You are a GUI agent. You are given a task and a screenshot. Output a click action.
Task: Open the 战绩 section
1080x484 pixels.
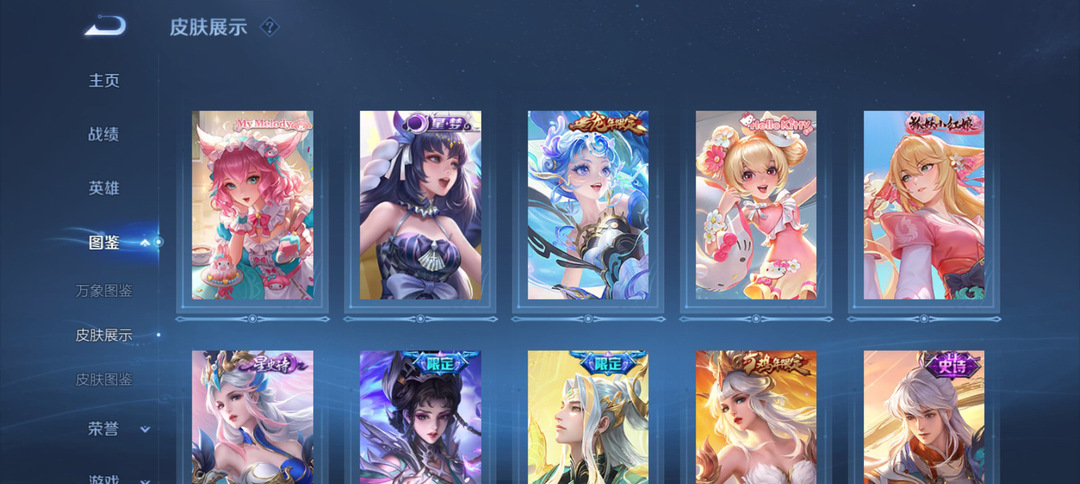coord(104,134)
